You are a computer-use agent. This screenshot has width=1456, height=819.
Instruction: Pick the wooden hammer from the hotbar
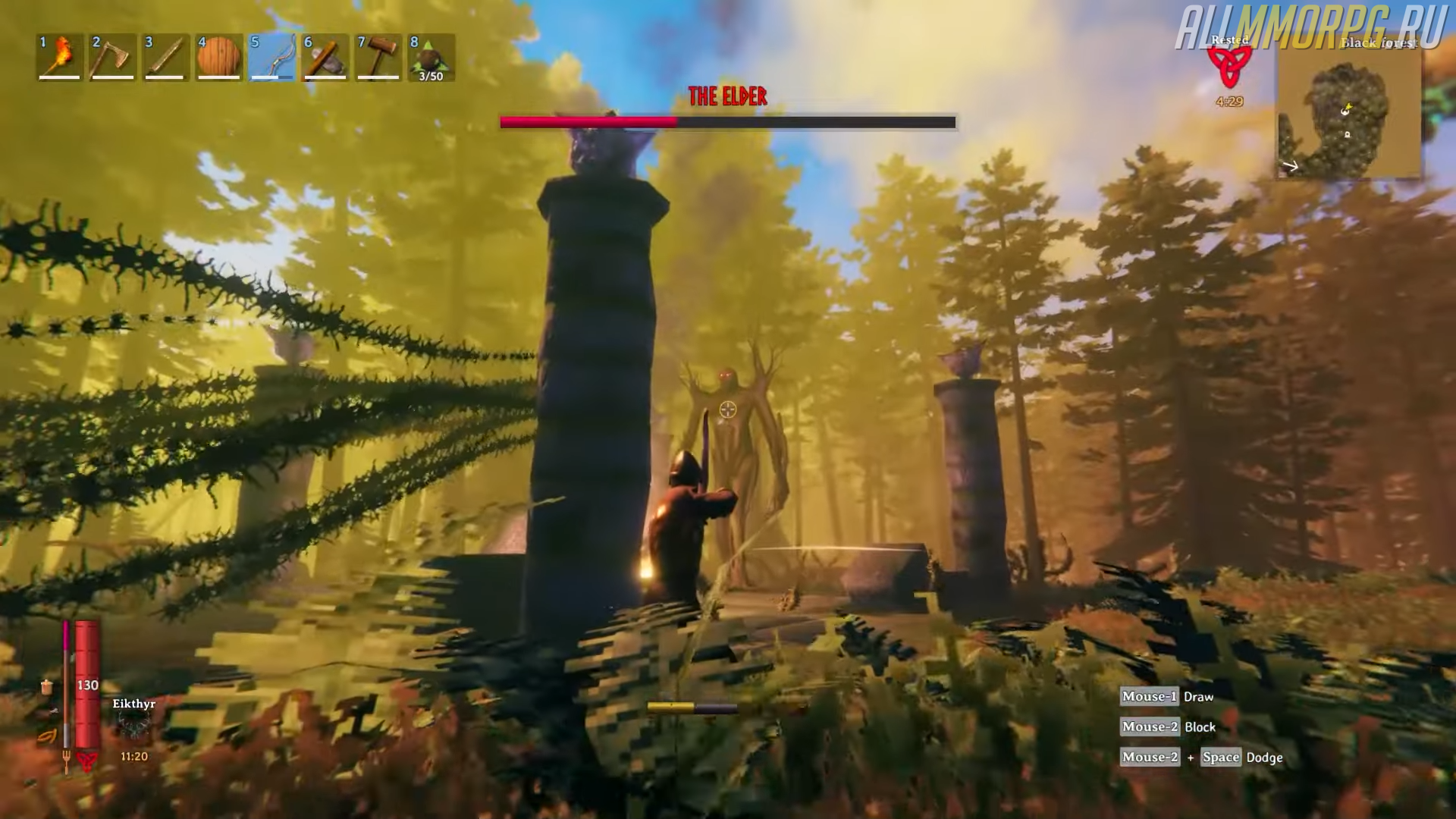click(x=378, y=57)
